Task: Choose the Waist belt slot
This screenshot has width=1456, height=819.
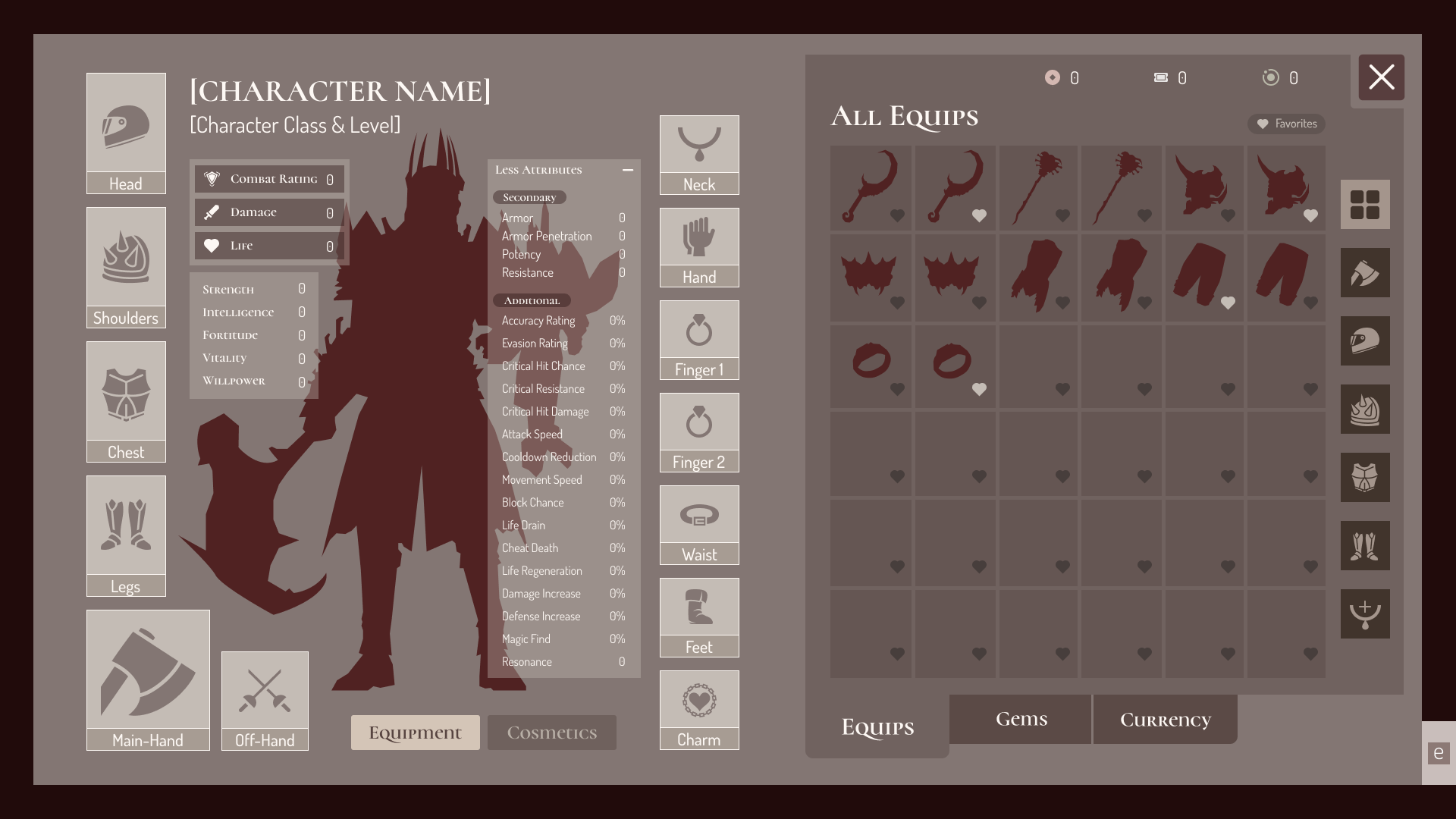Action: tap(699, 525)
